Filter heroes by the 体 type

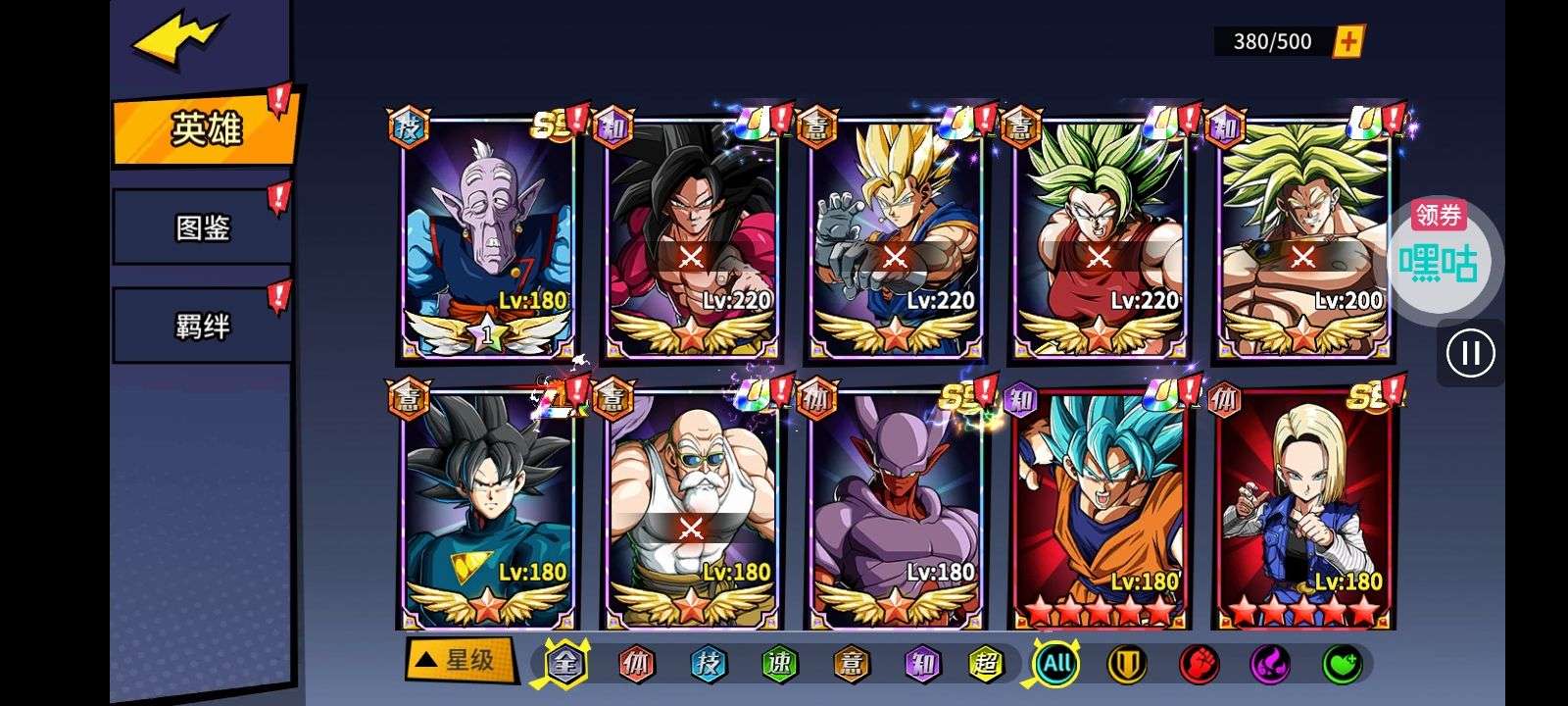(x=636, y=664)
